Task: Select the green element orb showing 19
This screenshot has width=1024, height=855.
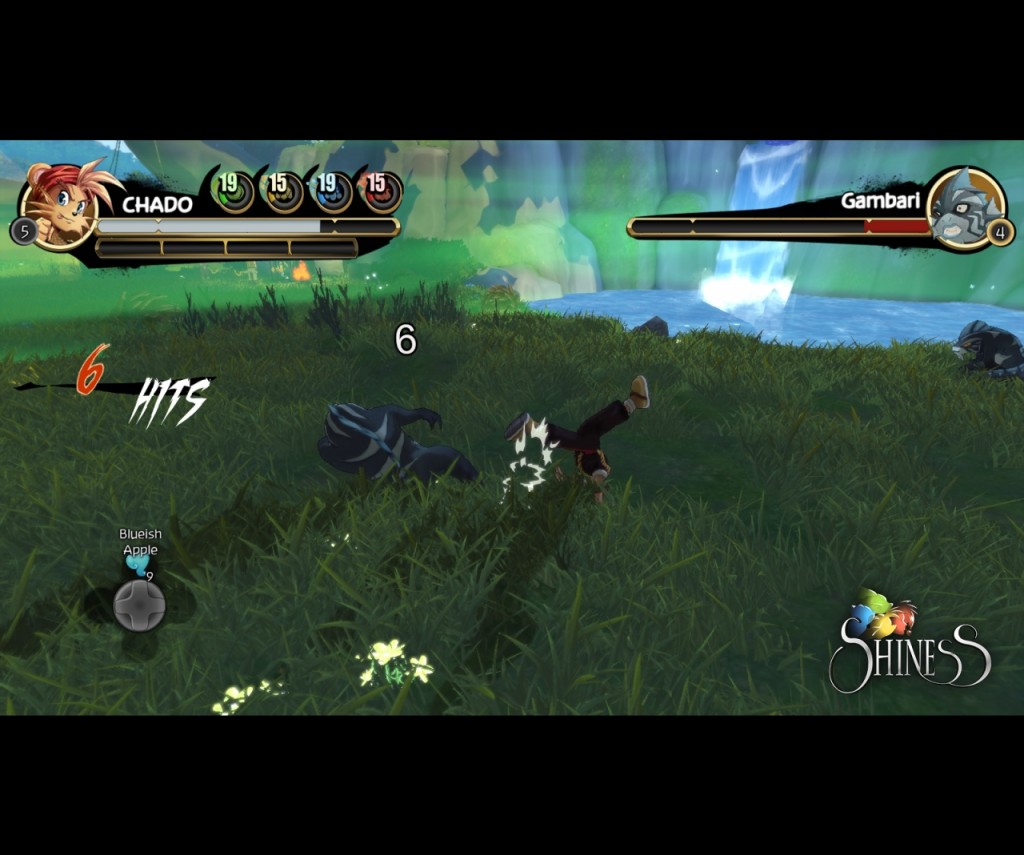Action: point(234,190)
